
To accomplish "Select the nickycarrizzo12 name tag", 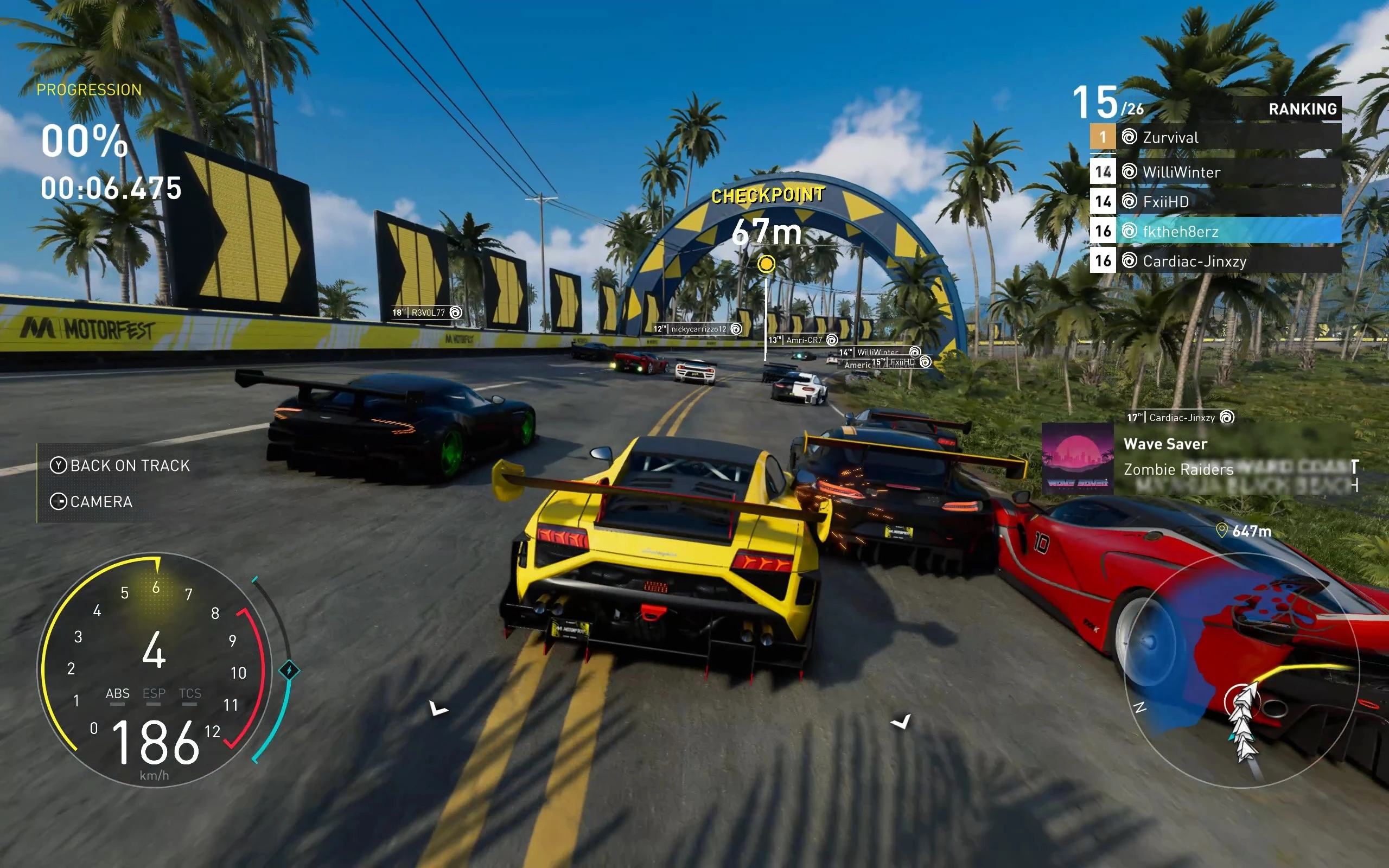I will (697, 329).
